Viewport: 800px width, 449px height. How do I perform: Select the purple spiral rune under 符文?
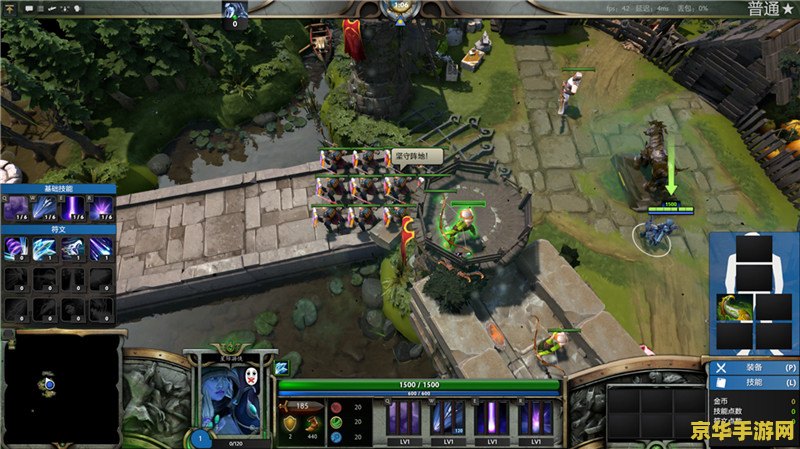pos(17,248)
